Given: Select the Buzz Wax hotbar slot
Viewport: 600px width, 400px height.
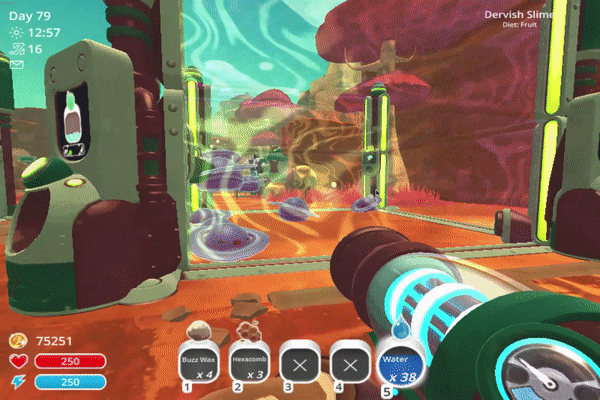Looking at the screenshot, I should click(198, 360).
